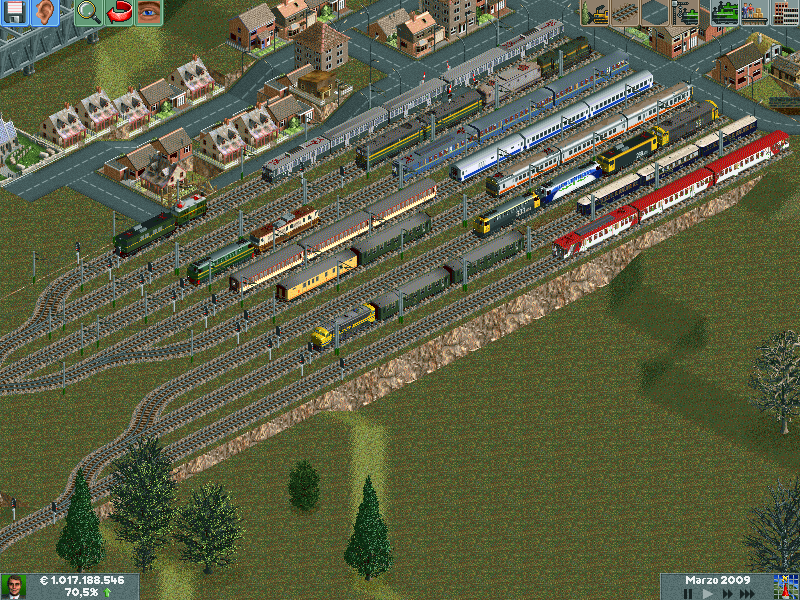
Task: Set game speed to normal play
Action: pyautogui.click(x=708, y=593)
